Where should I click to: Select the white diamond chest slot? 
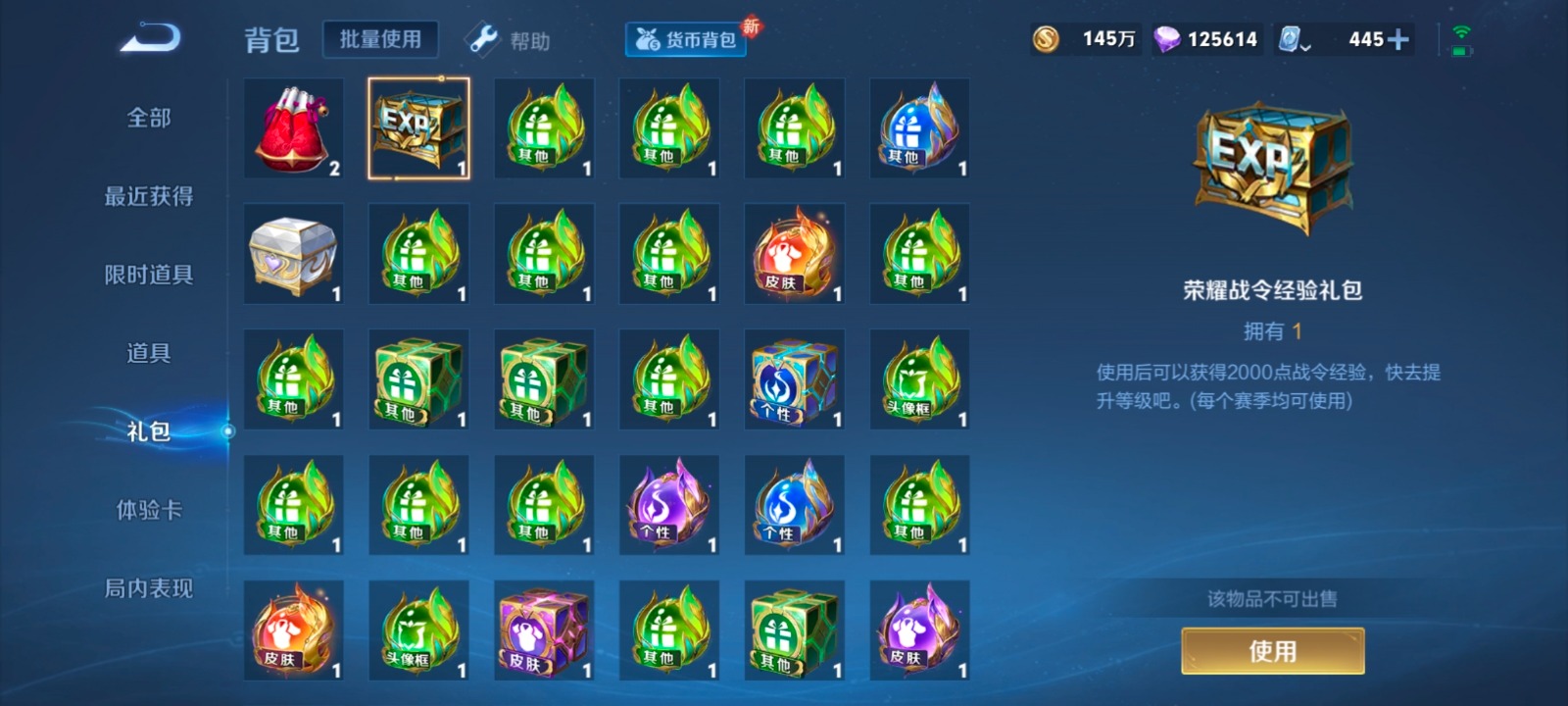(x=294, y=254)
